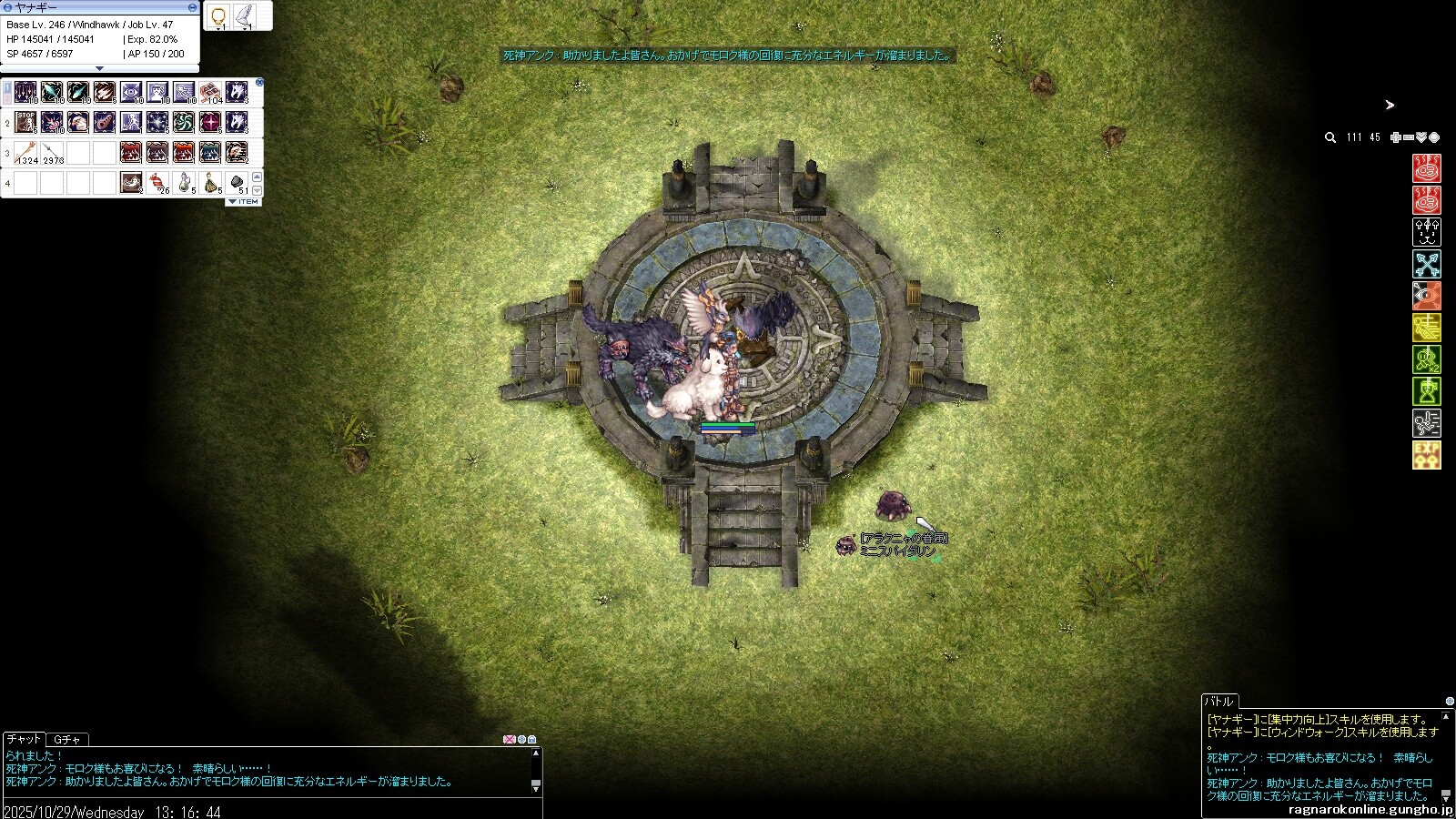Click the ring accessory equipment icon
The height and width of the screenshot is (819, 1456).
coord(218,15)
